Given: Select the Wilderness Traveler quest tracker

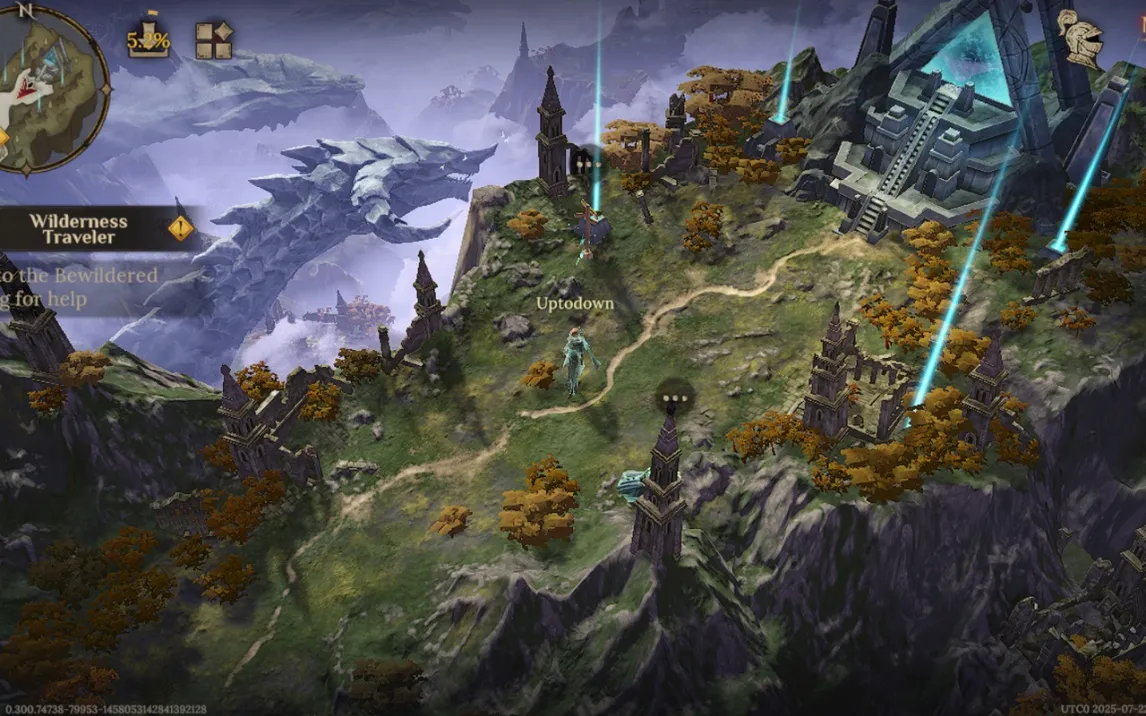Looking at the screenshot, I should click(x=78, y=229).
